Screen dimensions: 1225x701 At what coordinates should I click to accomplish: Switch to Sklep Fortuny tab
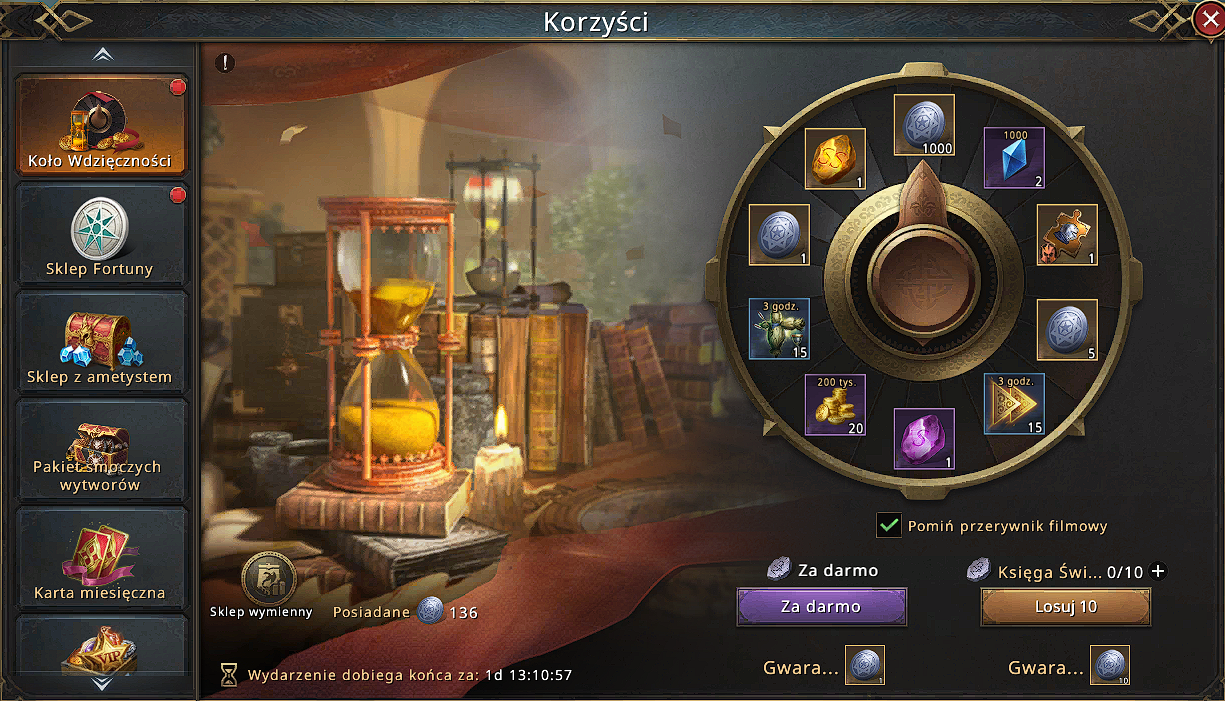click(101, 235)
